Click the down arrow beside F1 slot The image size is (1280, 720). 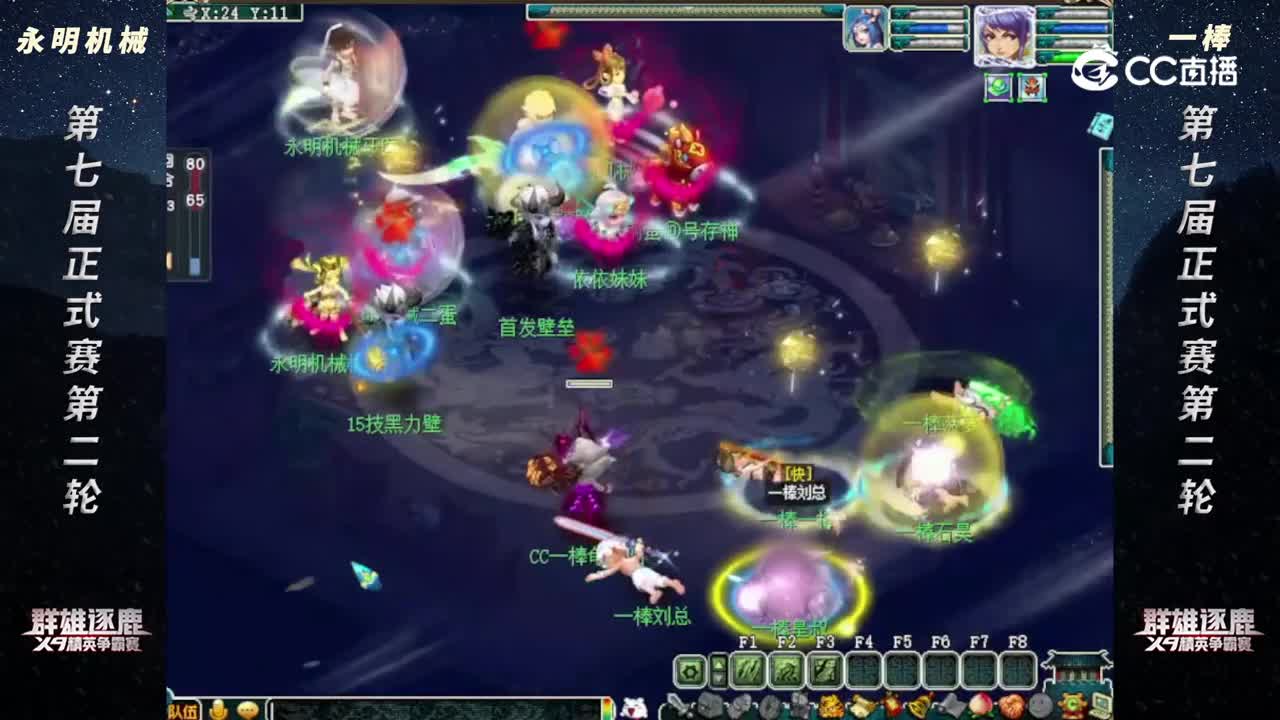coord(717,678)
